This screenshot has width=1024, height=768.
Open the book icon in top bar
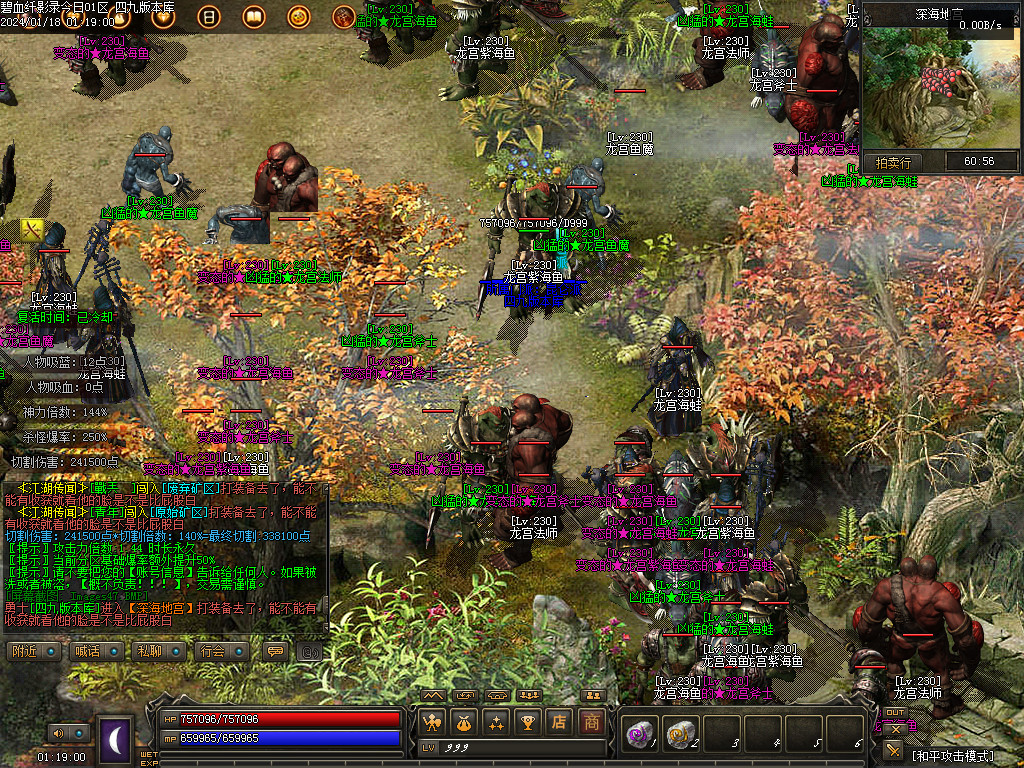tap(254, 17)
